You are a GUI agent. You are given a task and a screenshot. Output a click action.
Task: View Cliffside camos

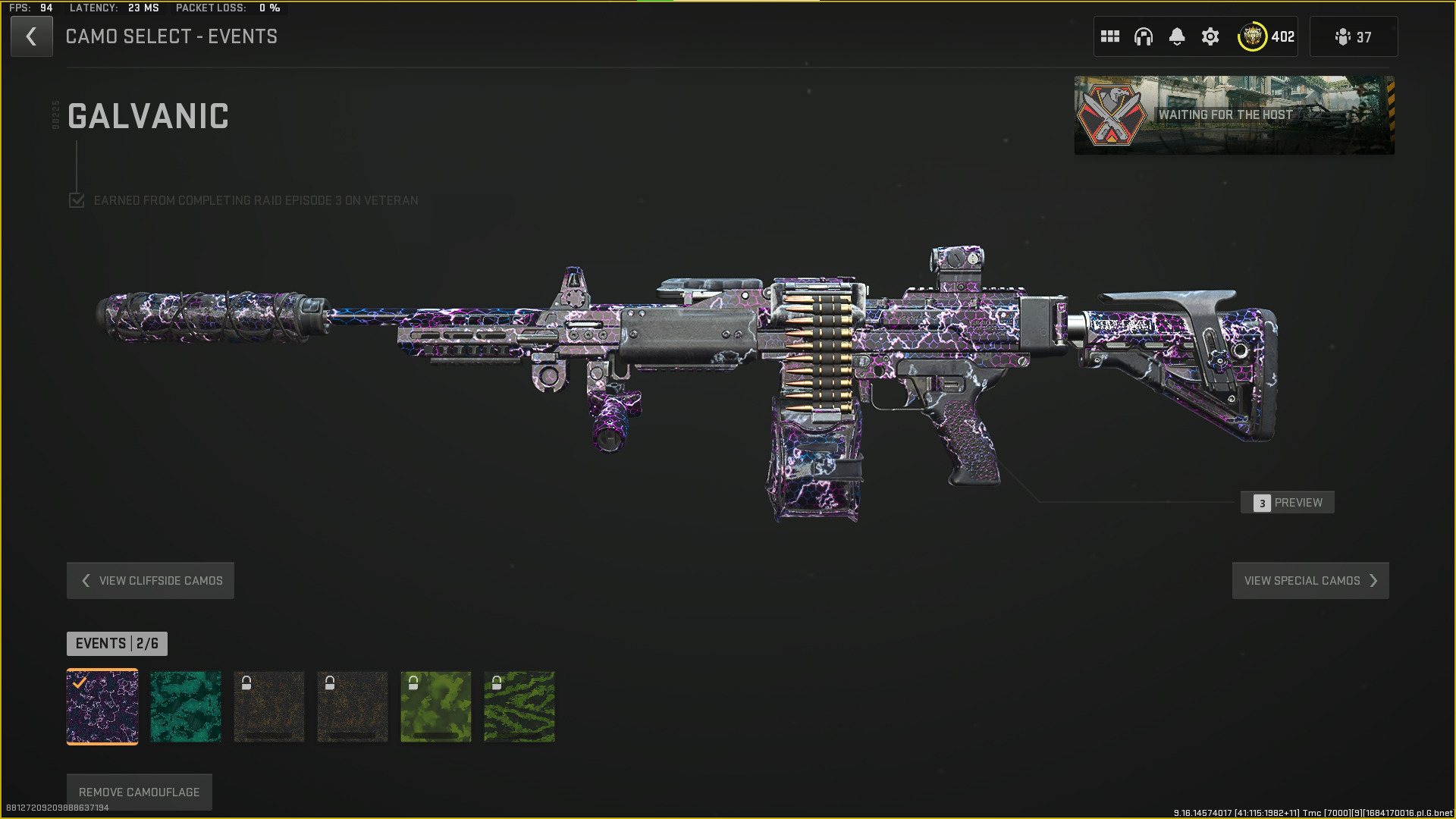click(x=150, y=581)
